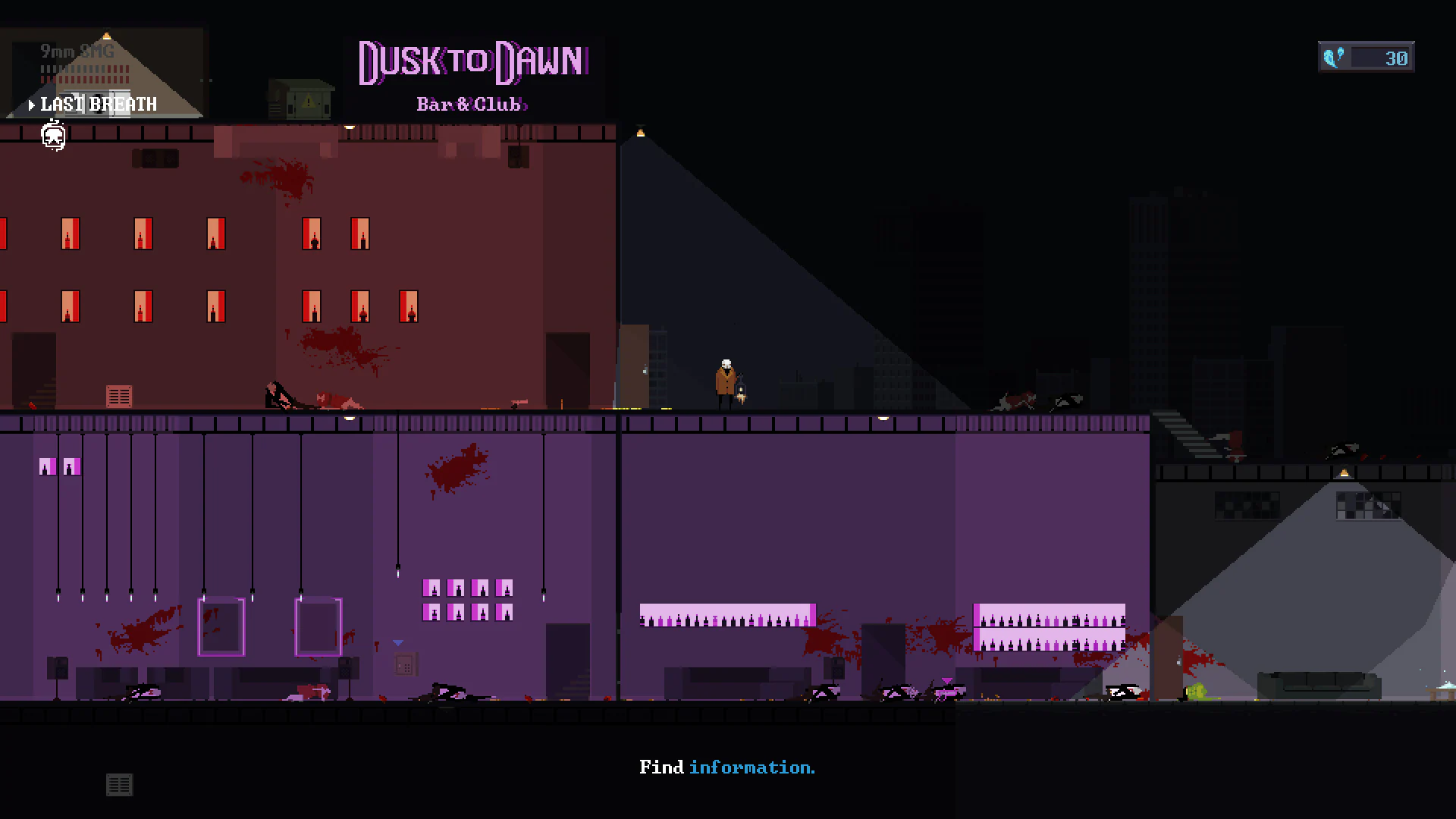Click the masked character holding the lantern
Screen dimensions: 1456x819
click(726, 375)
